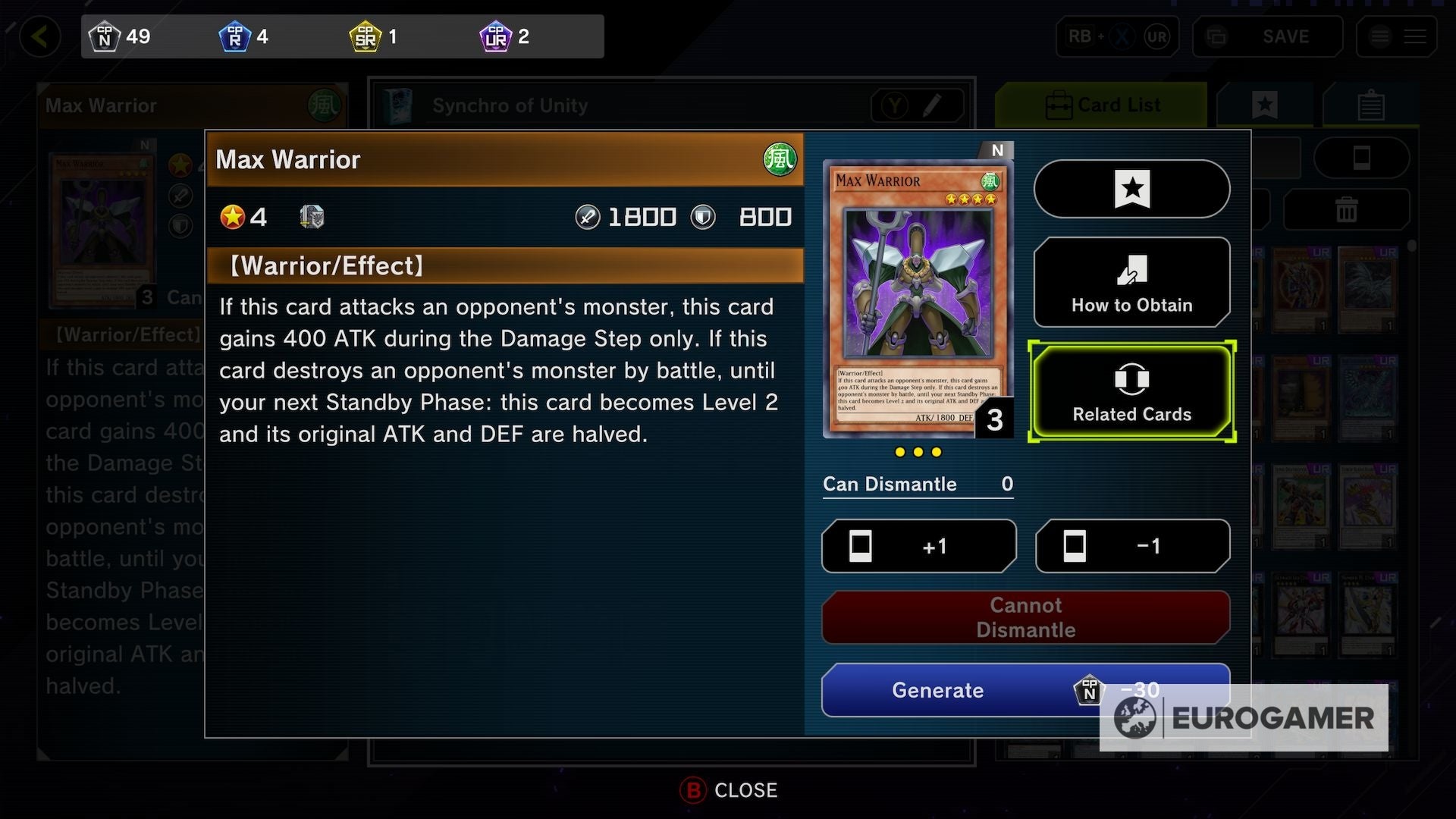1456x819 pixels.
Task: Open the bookmarked cards tab
Action: 1264,105
